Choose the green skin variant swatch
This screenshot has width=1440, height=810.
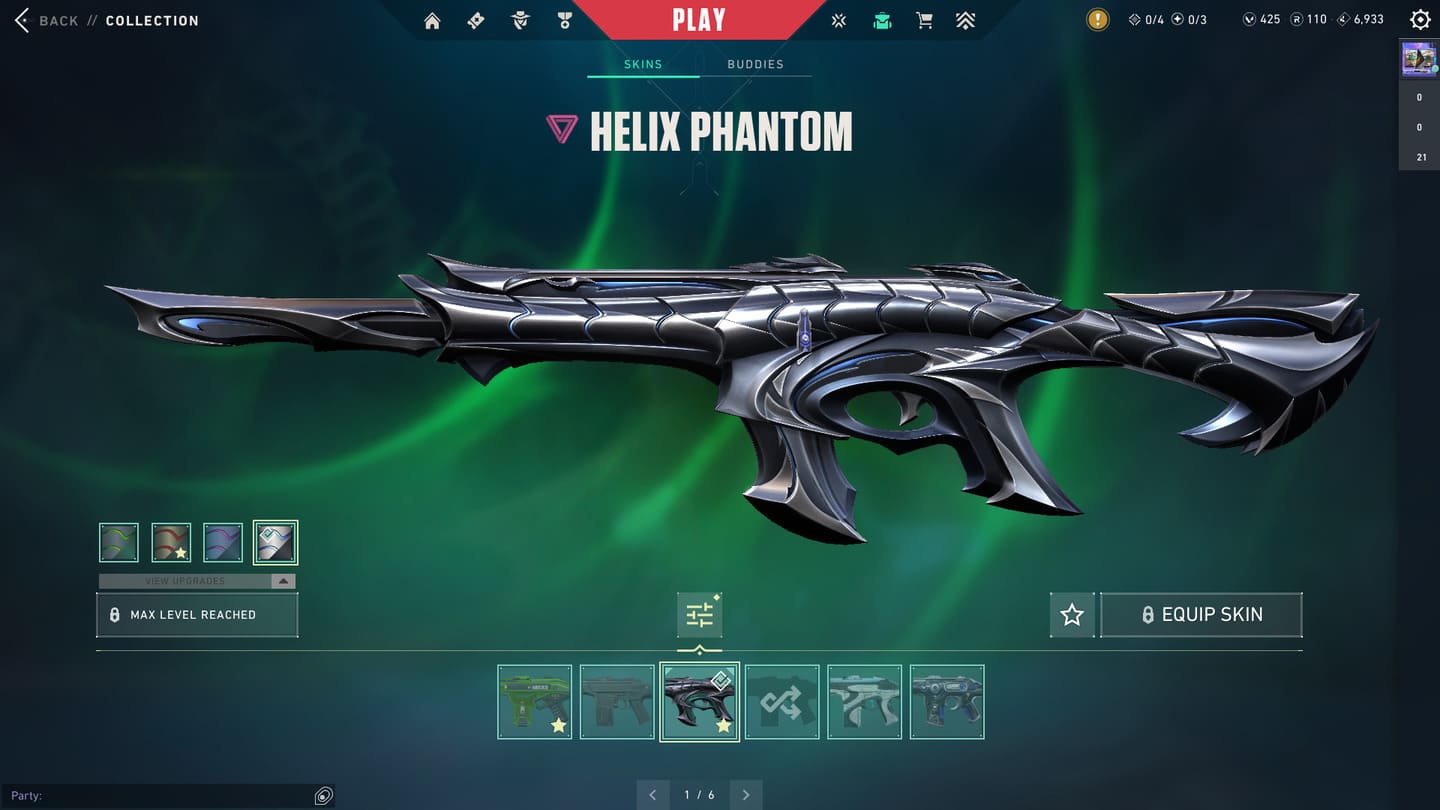coord(119,543)
